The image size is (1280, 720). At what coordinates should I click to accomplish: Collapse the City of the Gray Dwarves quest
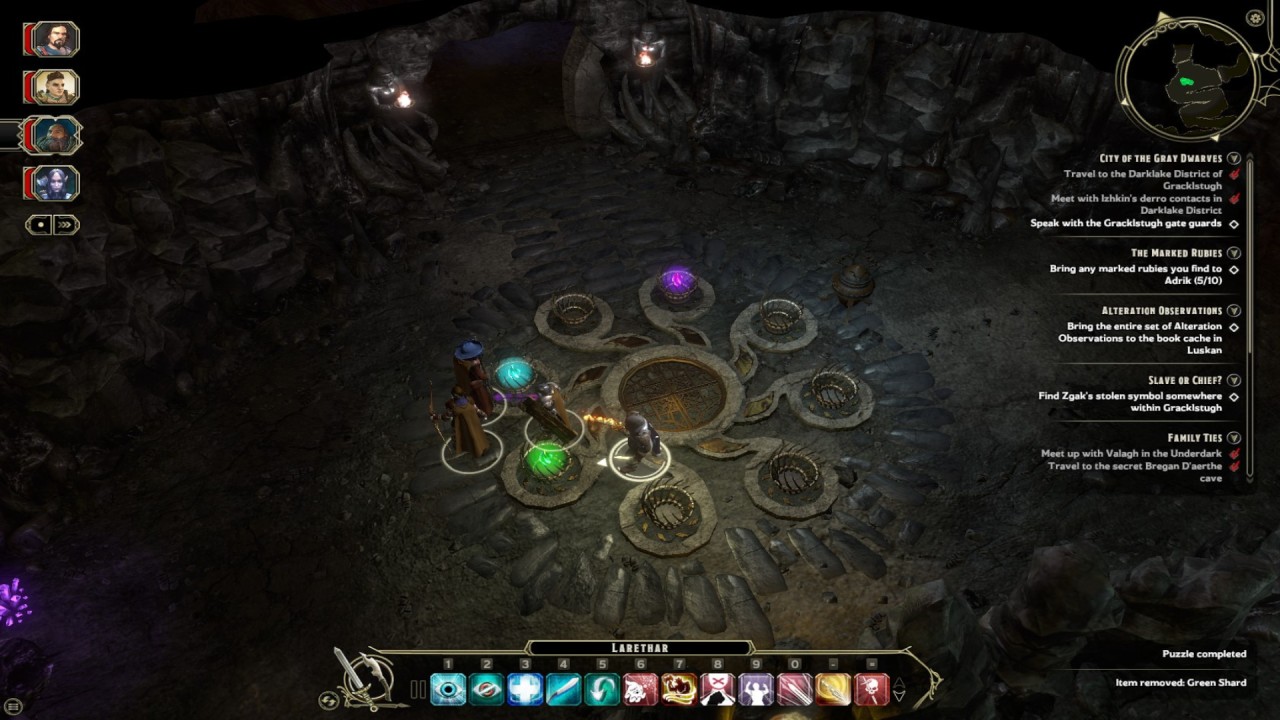pos(1235,159)
